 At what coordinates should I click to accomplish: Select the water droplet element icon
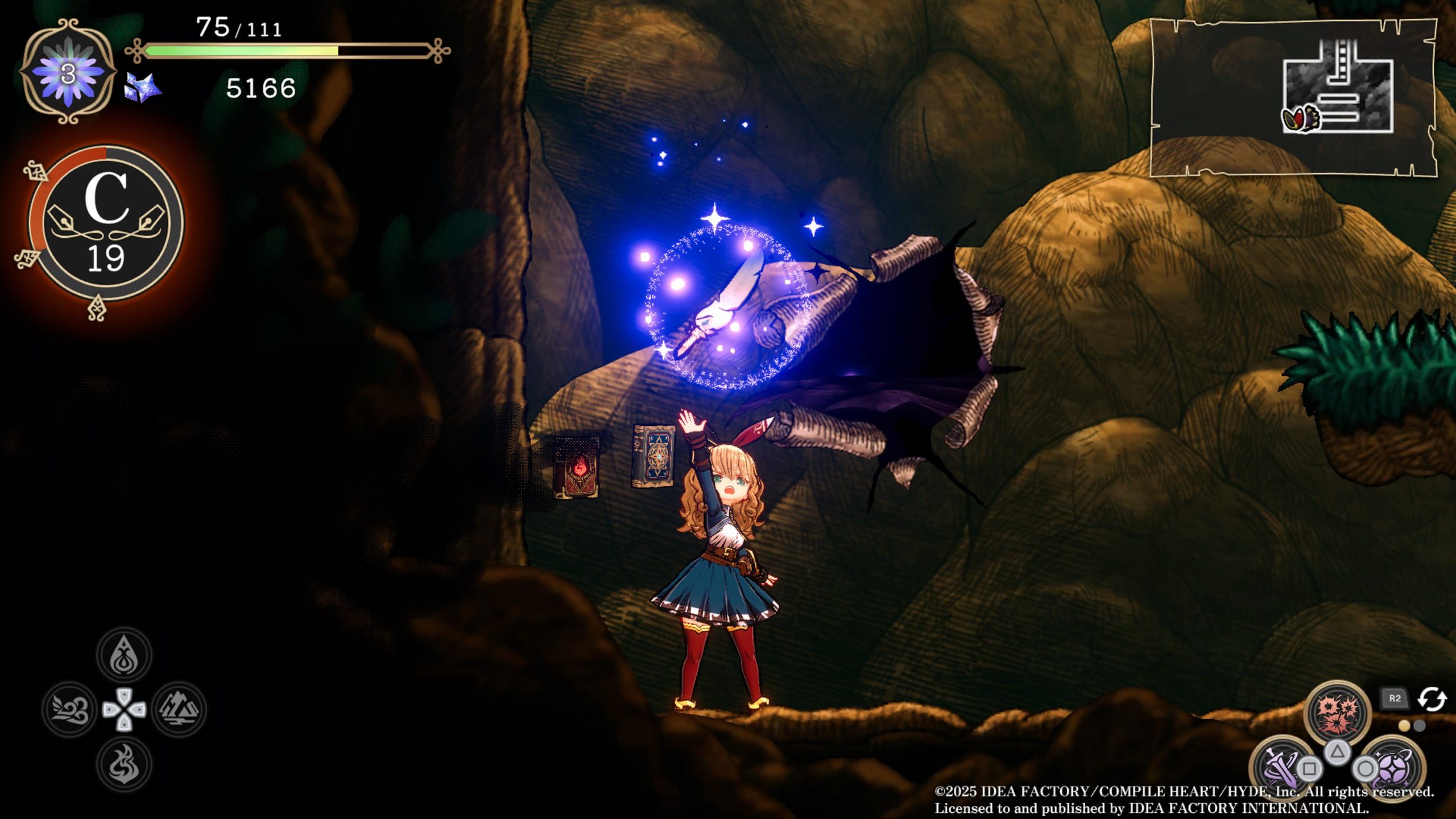point(124,655)
